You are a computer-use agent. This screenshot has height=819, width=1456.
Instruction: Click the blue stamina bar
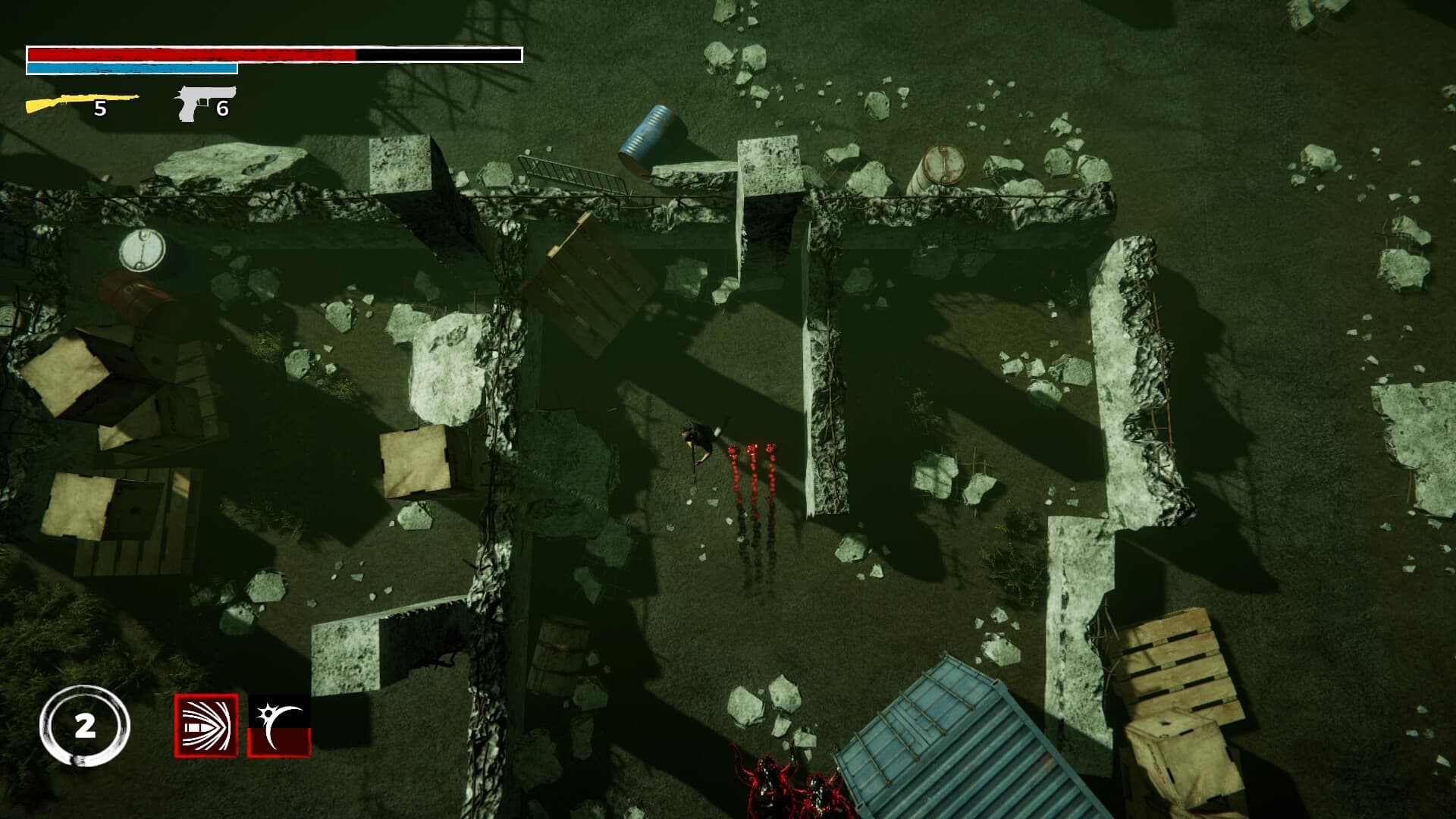coord(133,68)
